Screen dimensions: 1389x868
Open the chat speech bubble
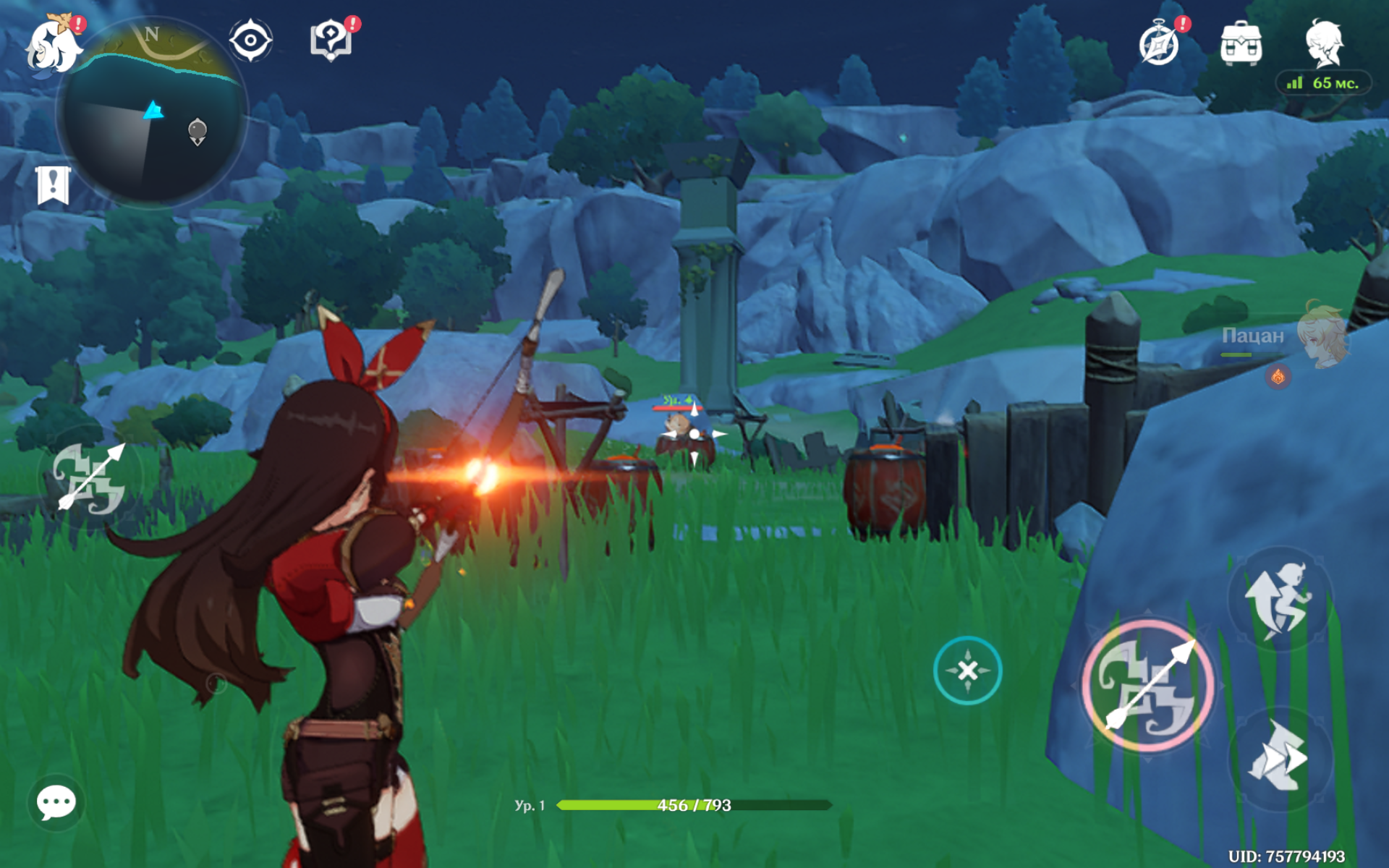[x=56, y=802]
